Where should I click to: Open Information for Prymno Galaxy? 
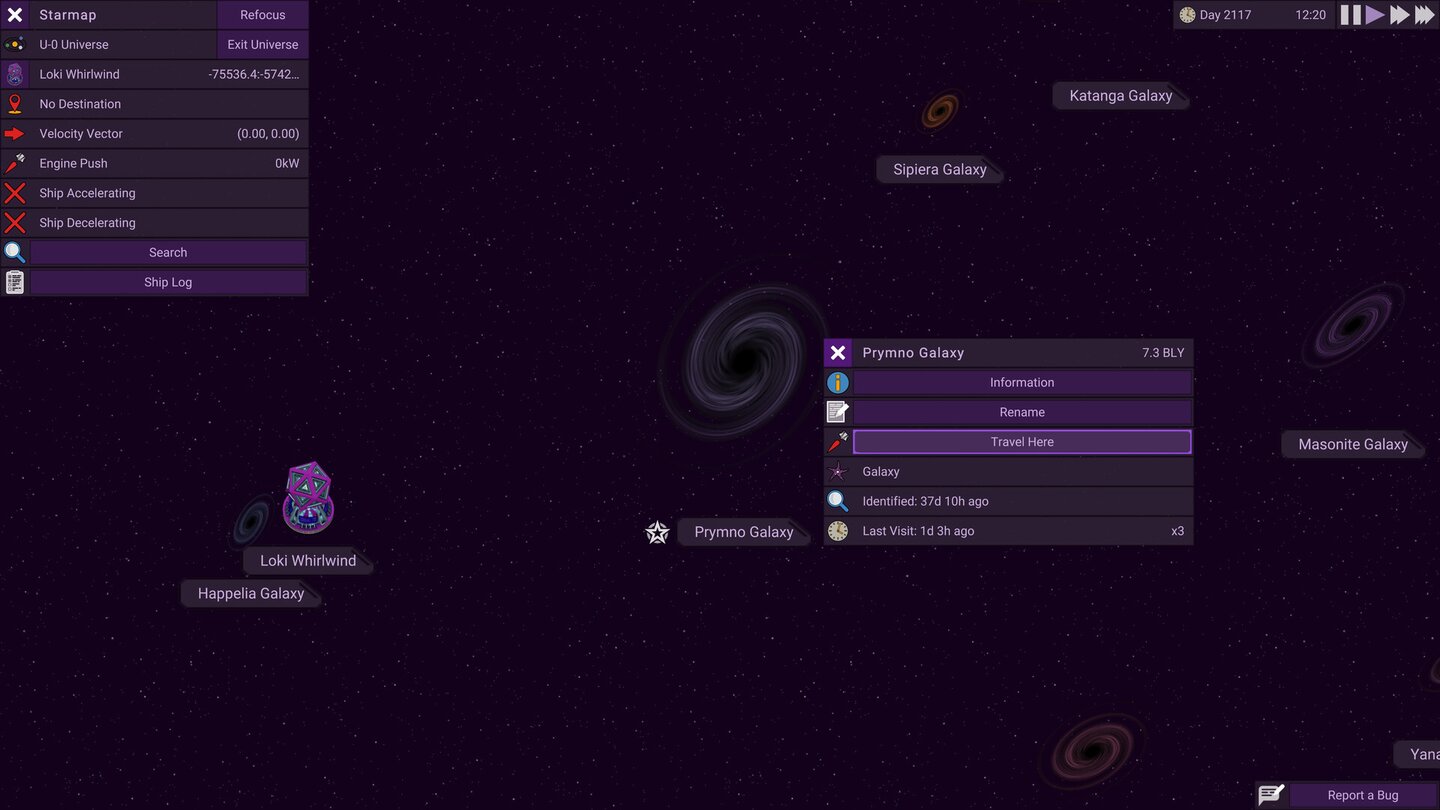tap(1022, 382)
